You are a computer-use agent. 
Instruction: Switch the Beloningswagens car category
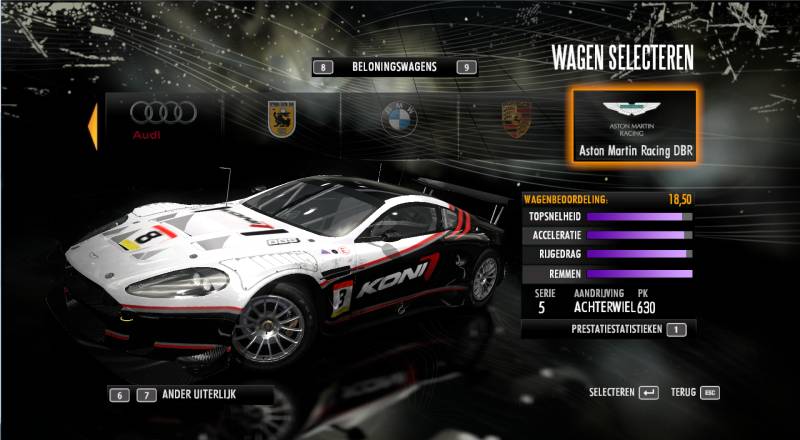[394, 67]
